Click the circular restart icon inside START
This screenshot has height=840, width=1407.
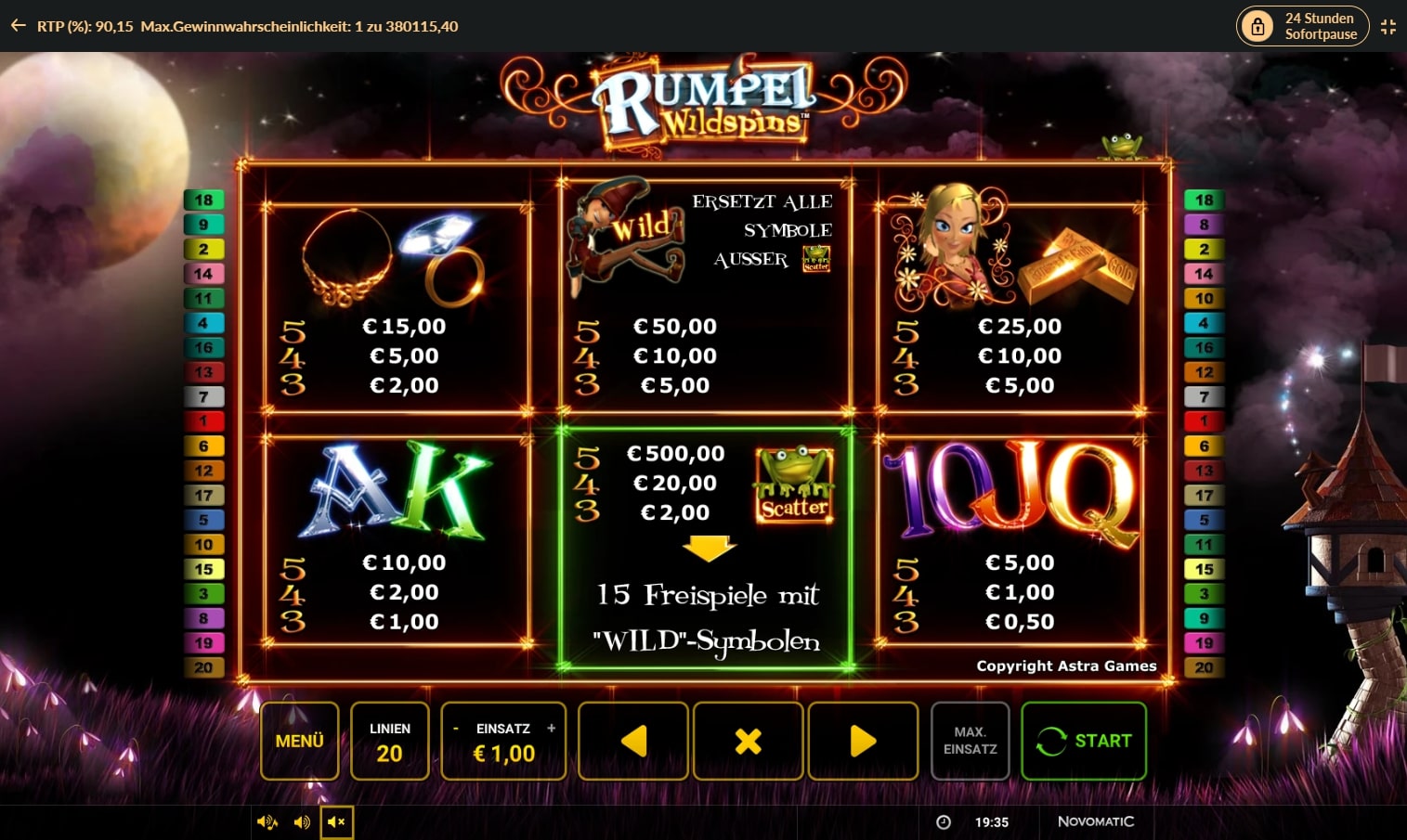pyautogui.click(x=1051, y=741)
